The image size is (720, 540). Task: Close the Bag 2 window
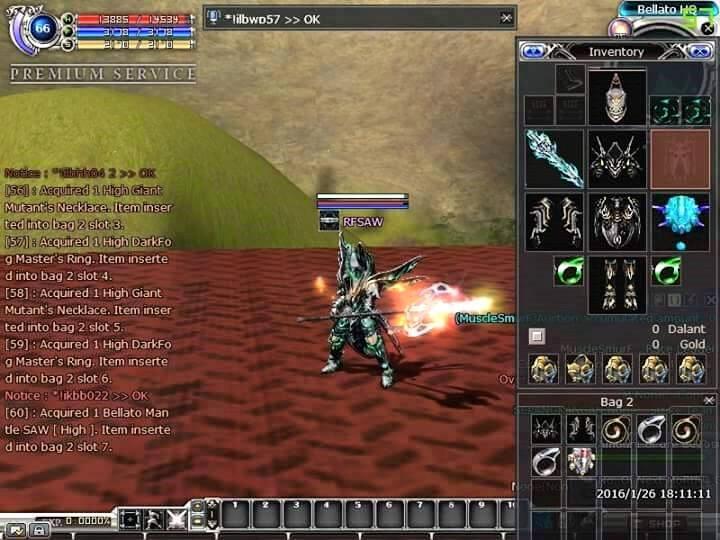[706, 401]
